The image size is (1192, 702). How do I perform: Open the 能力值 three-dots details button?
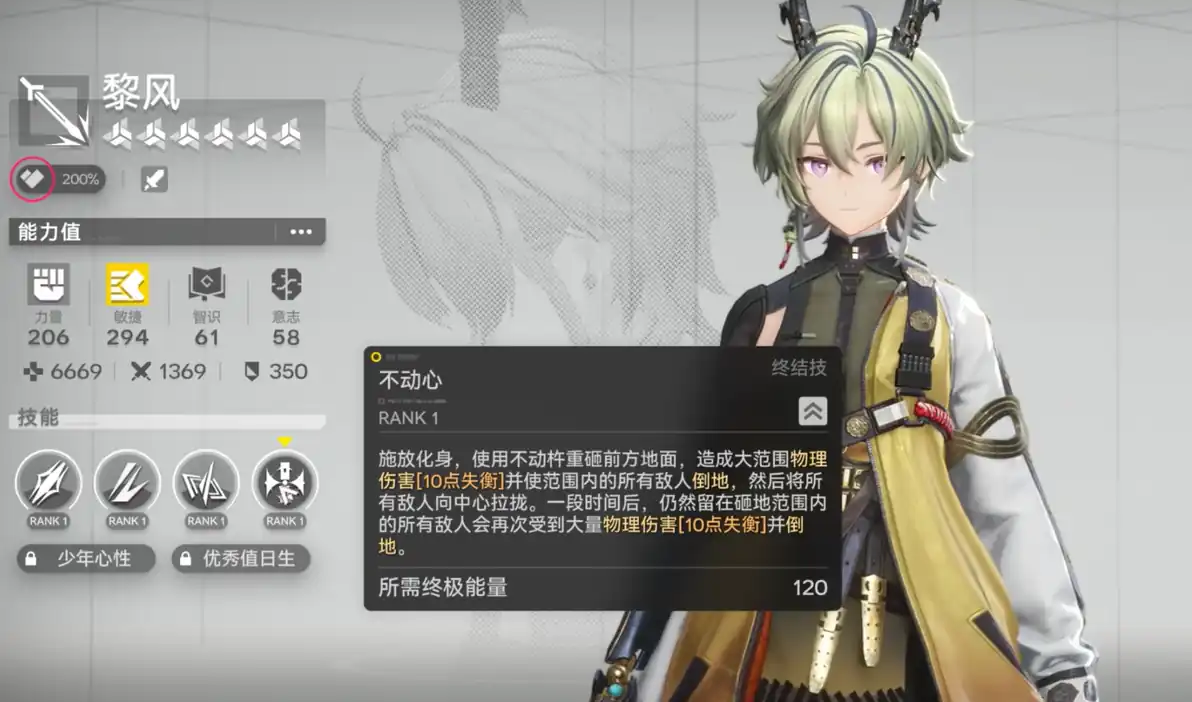[x=300, y=232]
